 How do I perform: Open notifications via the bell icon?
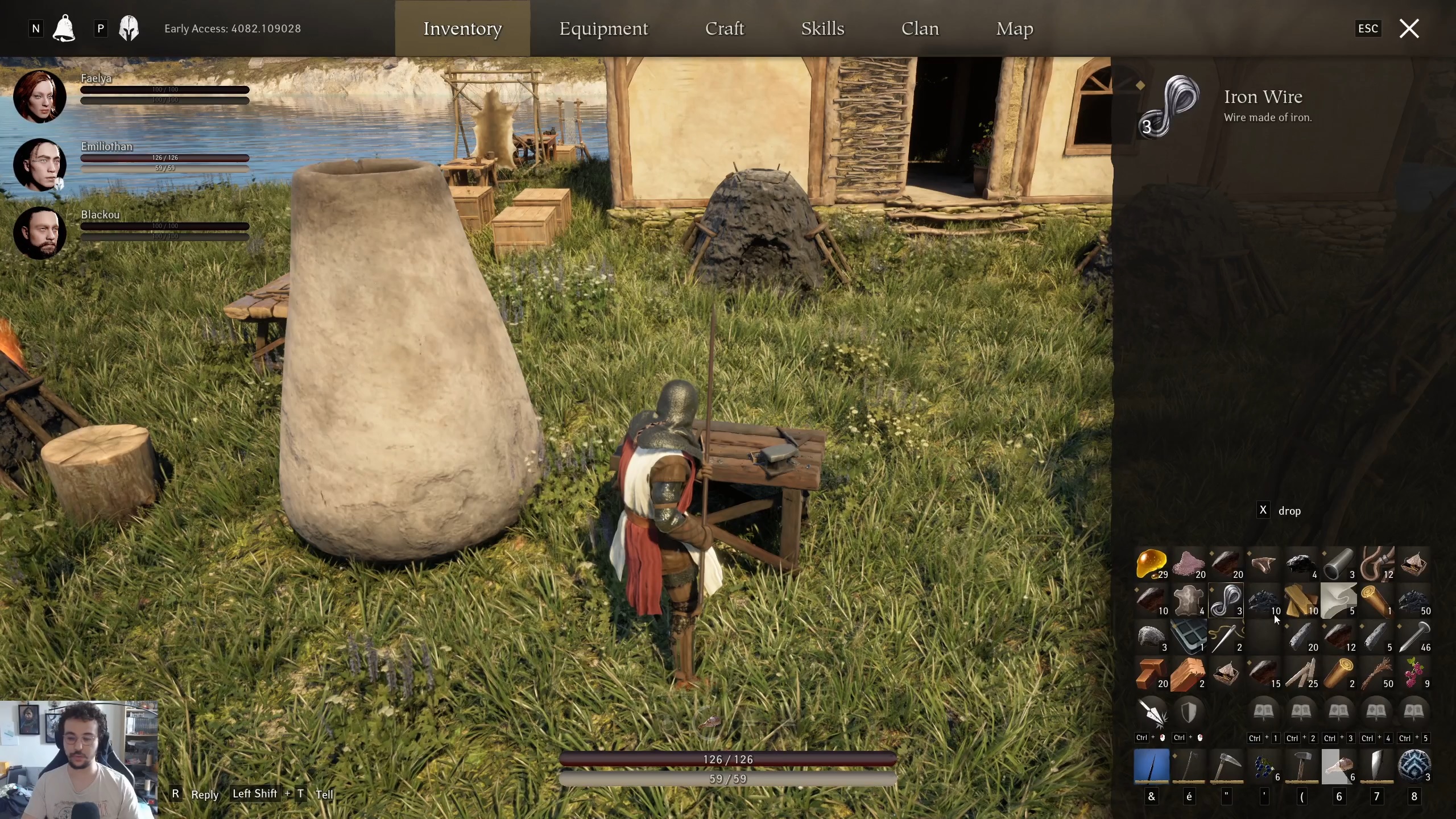click(x=64, y=28)
